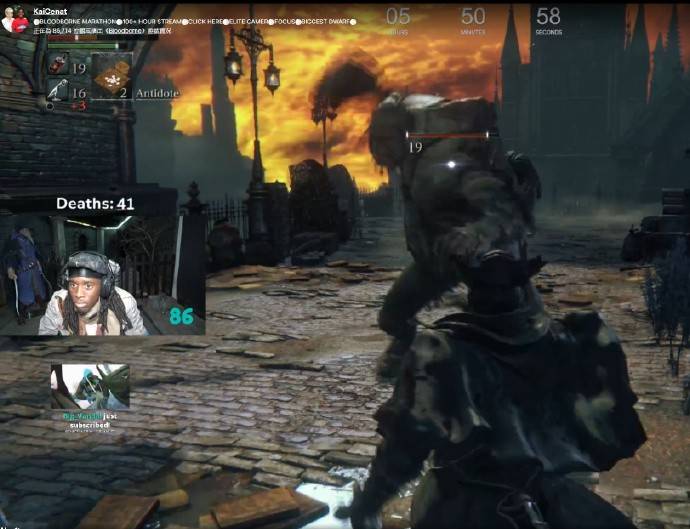This screenshot has width=690, height=529.
Task: Select the Blood Vial item icon
Action: (57, 66)
